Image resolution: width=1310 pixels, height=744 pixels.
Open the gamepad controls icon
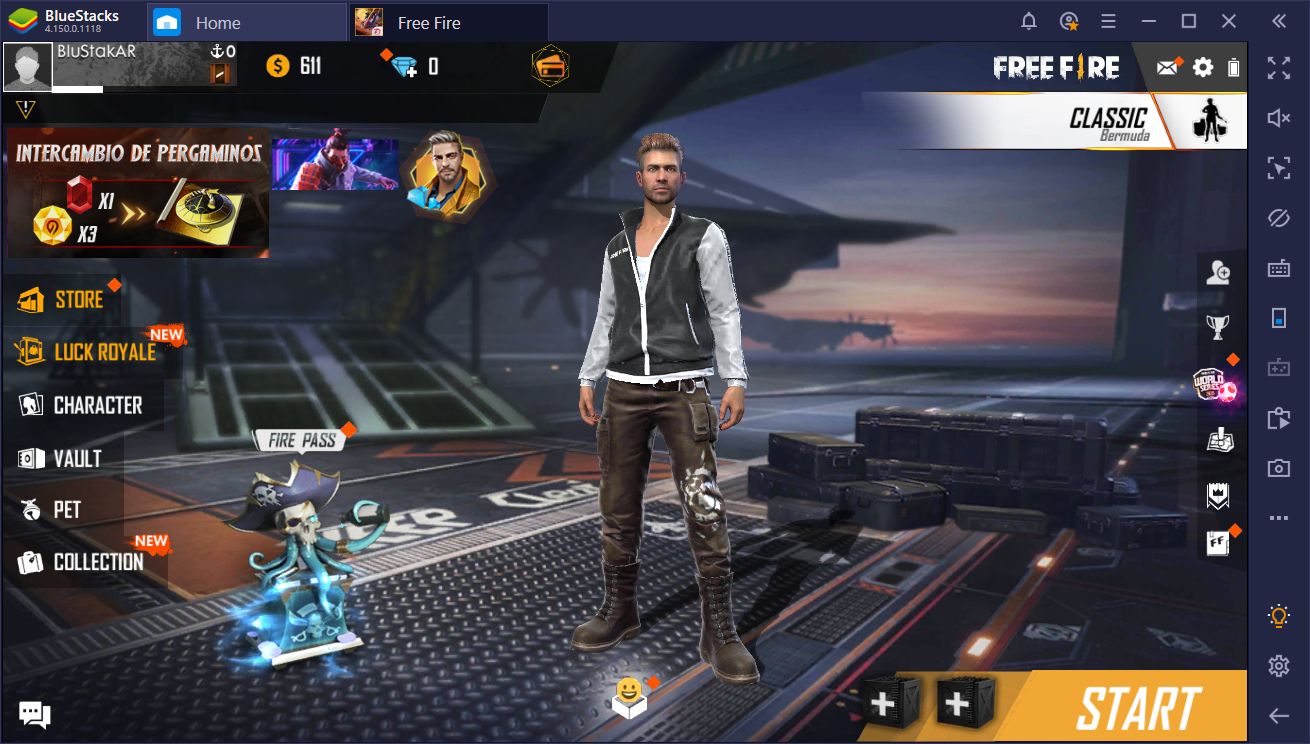1278,368
